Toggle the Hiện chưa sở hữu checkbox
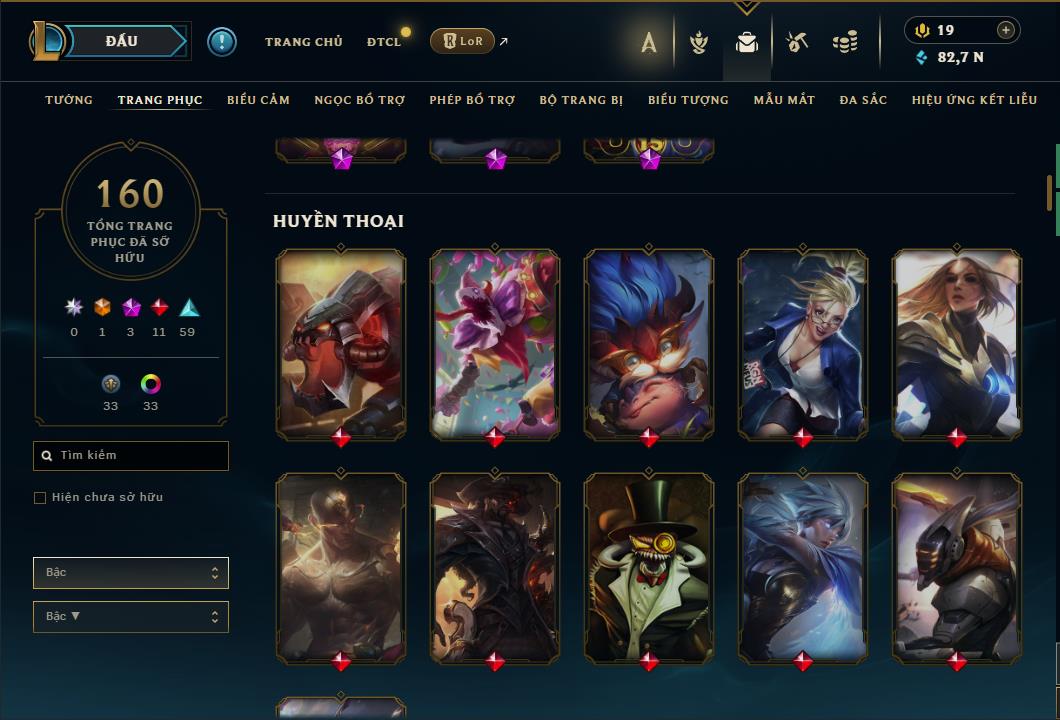The width and height of the screenshot is (1060, 720). (x=40, y=498)
